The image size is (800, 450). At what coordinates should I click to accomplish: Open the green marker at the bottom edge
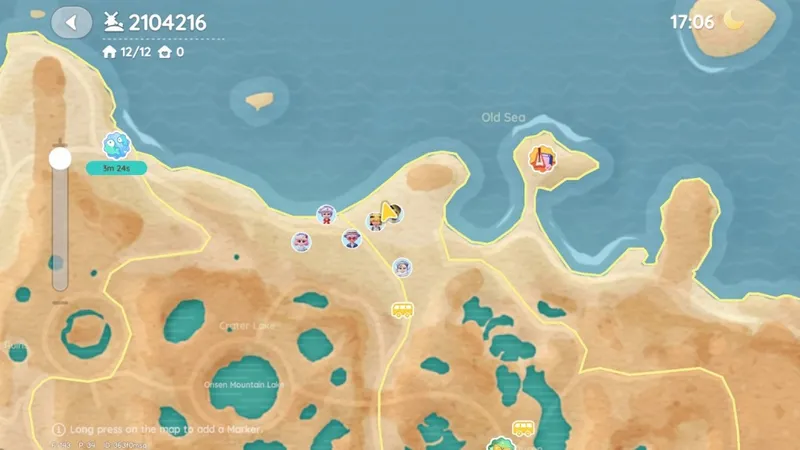click(x=498, y=443)
